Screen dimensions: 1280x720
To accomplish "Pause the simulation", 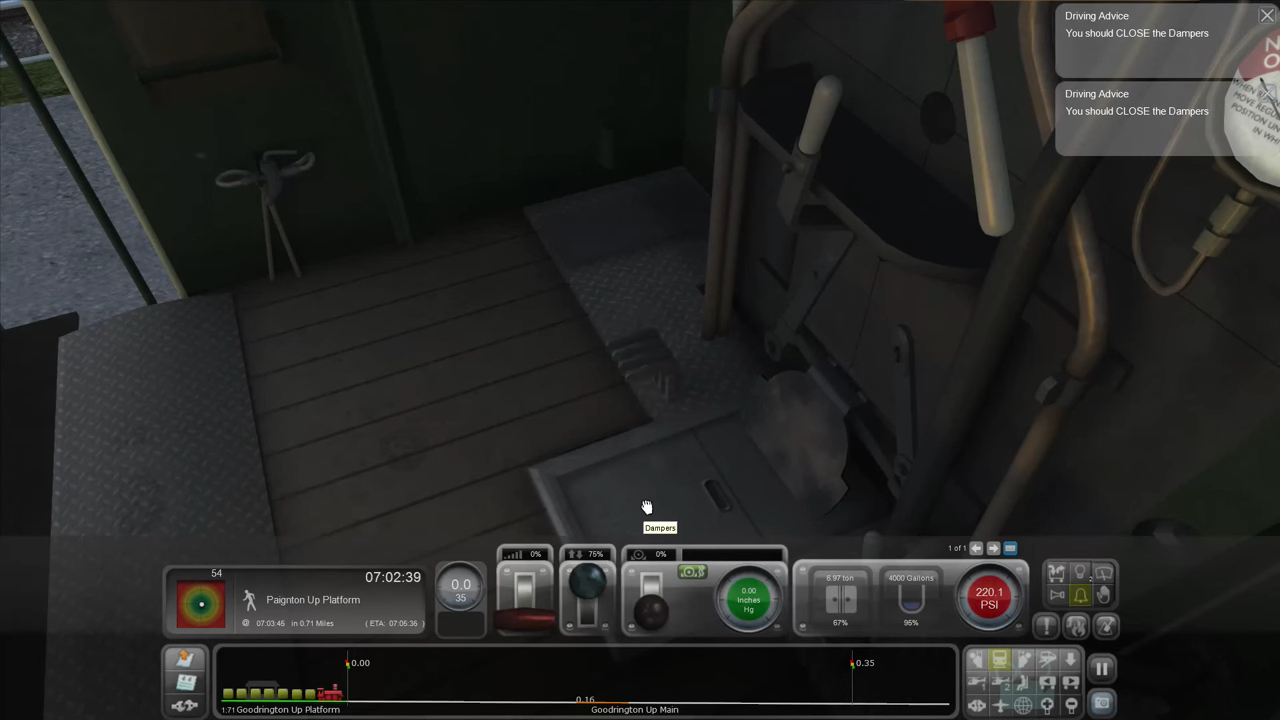I will coord(1101,666).
